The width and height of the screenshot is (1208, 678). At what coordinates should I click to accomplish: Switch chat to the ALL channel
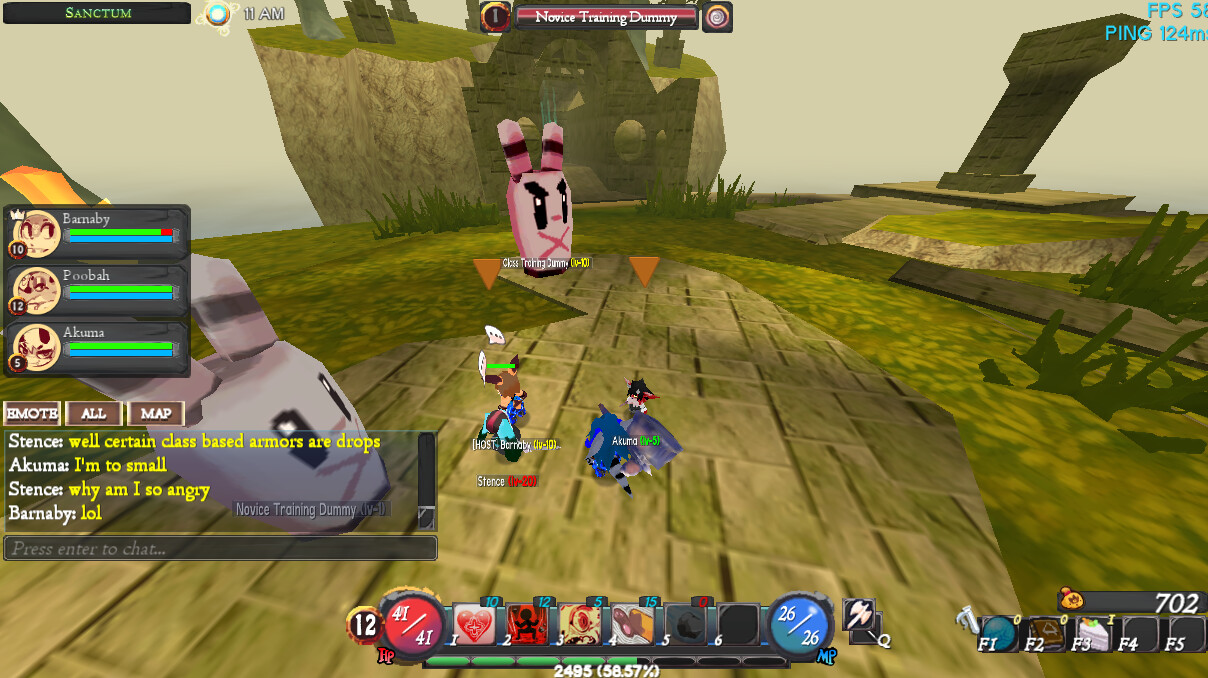[94, 413]
